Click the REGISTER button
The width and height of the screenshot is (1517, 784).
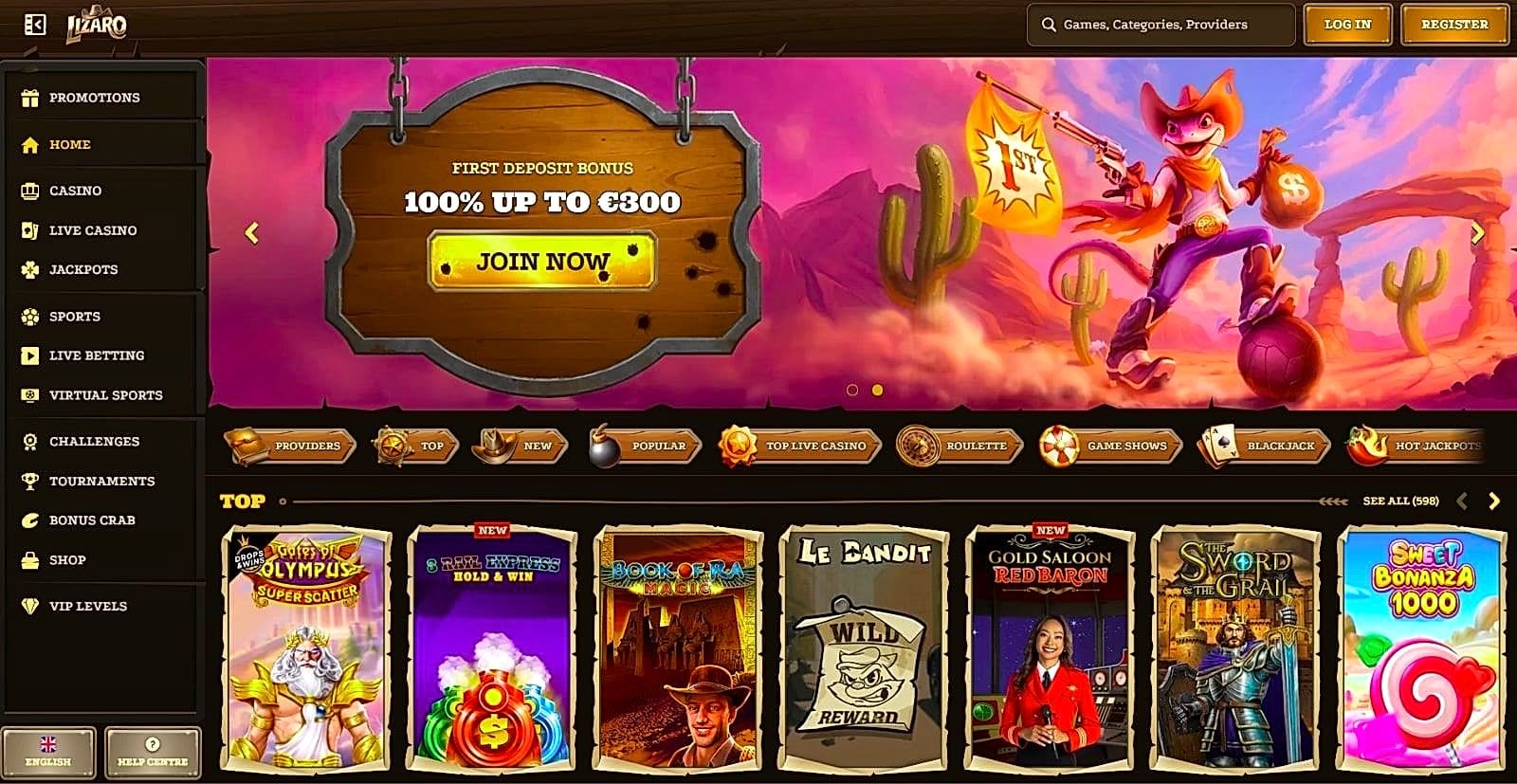[1453, 25]
